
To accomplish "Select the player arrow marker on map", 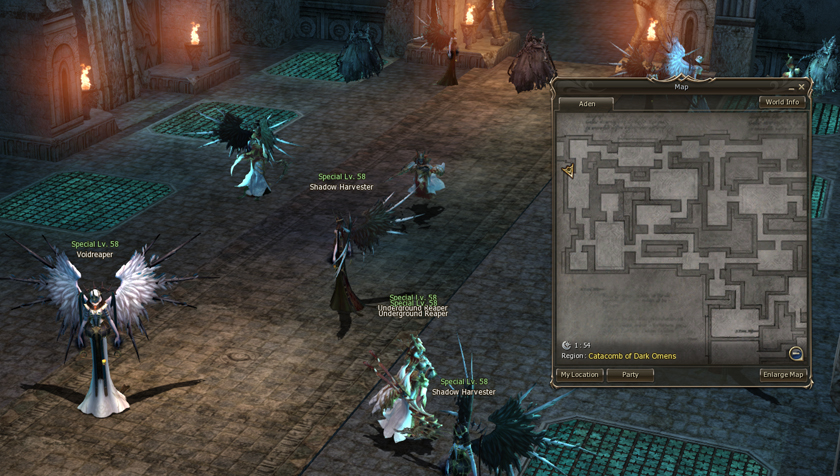I will coord(568,171).
